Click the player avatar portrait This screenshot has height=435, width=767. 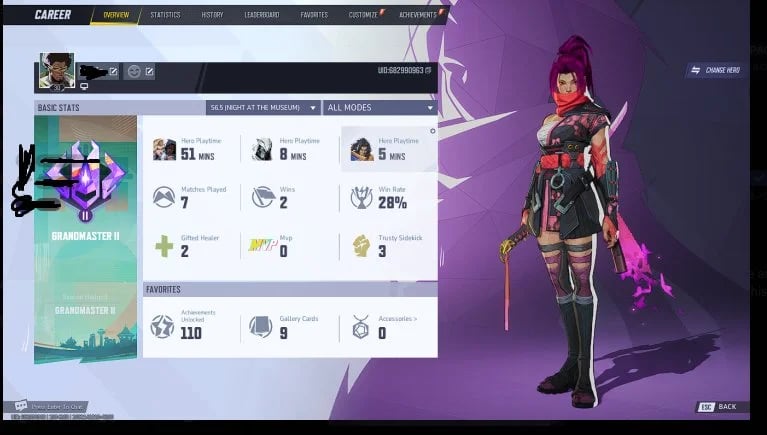coord(56,70)
